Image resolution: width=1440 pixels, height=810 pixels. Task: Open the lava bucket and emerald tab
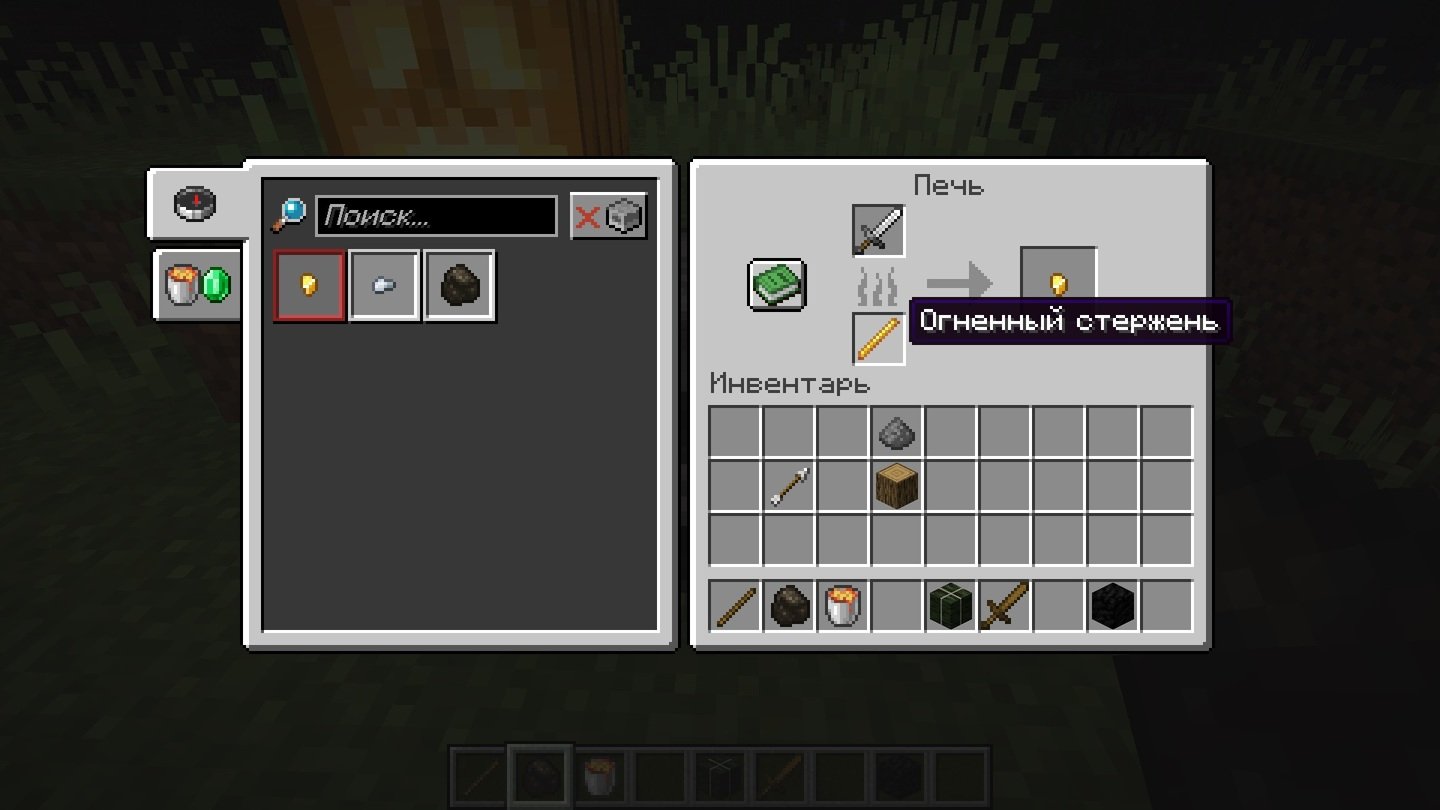pos(197,285)
